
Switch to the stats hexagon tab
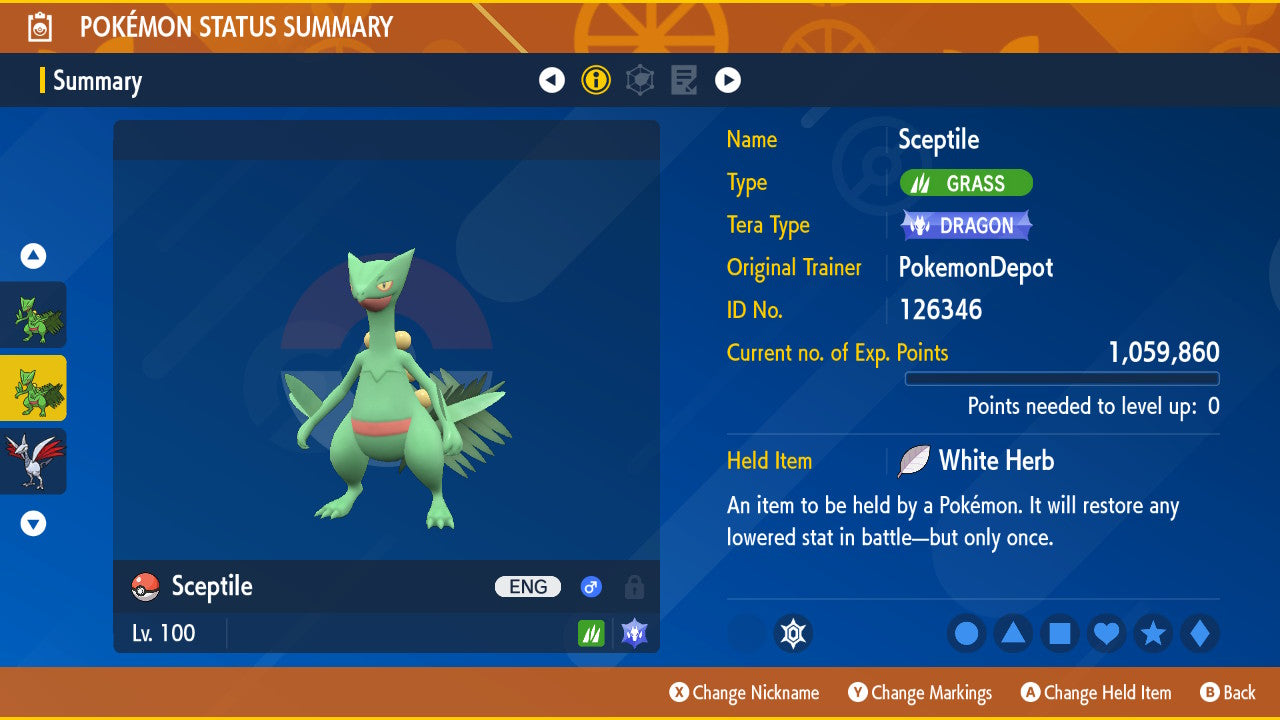pos(640,80)
